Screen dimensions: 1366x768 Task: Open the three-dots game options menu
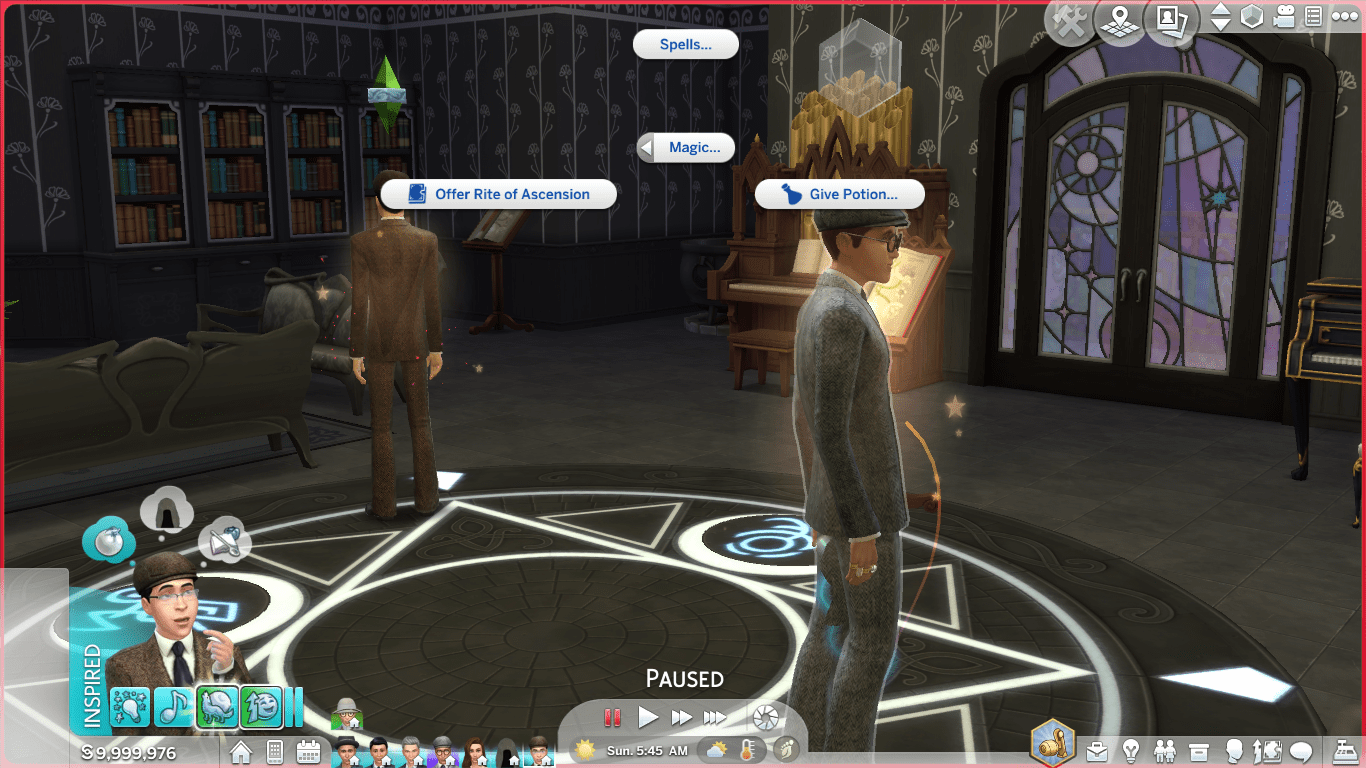click(1343, 18)
